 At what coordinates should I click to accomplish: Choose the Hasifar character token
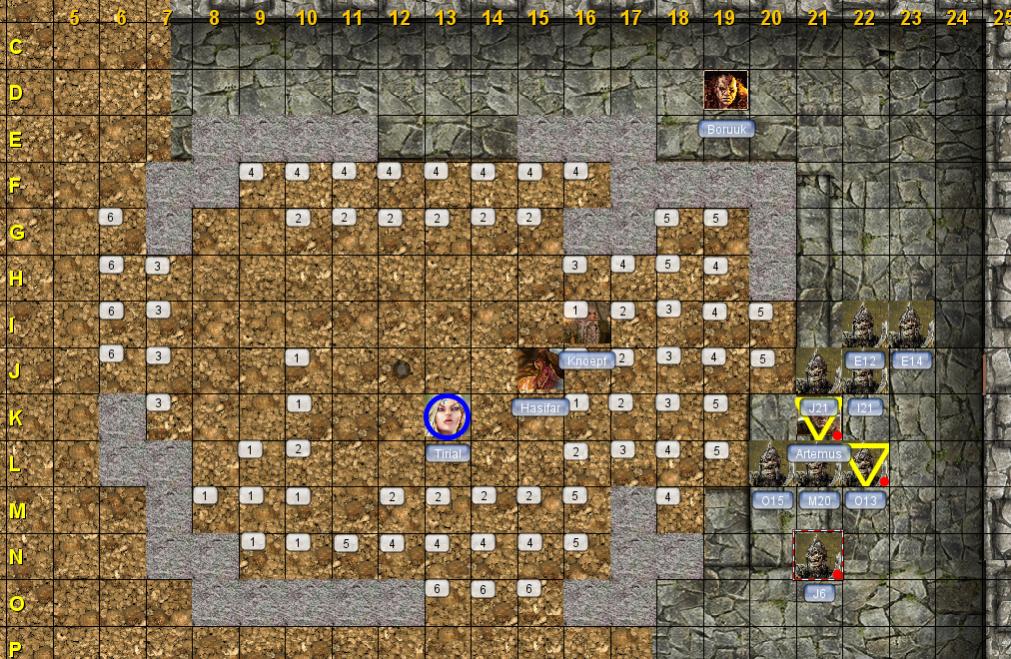pyautogui.click(x=541, y=371)
